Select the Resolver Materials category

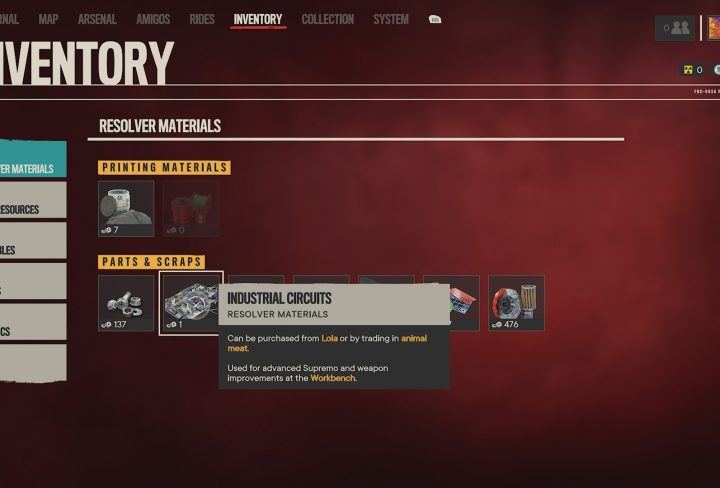coord(30,168)
